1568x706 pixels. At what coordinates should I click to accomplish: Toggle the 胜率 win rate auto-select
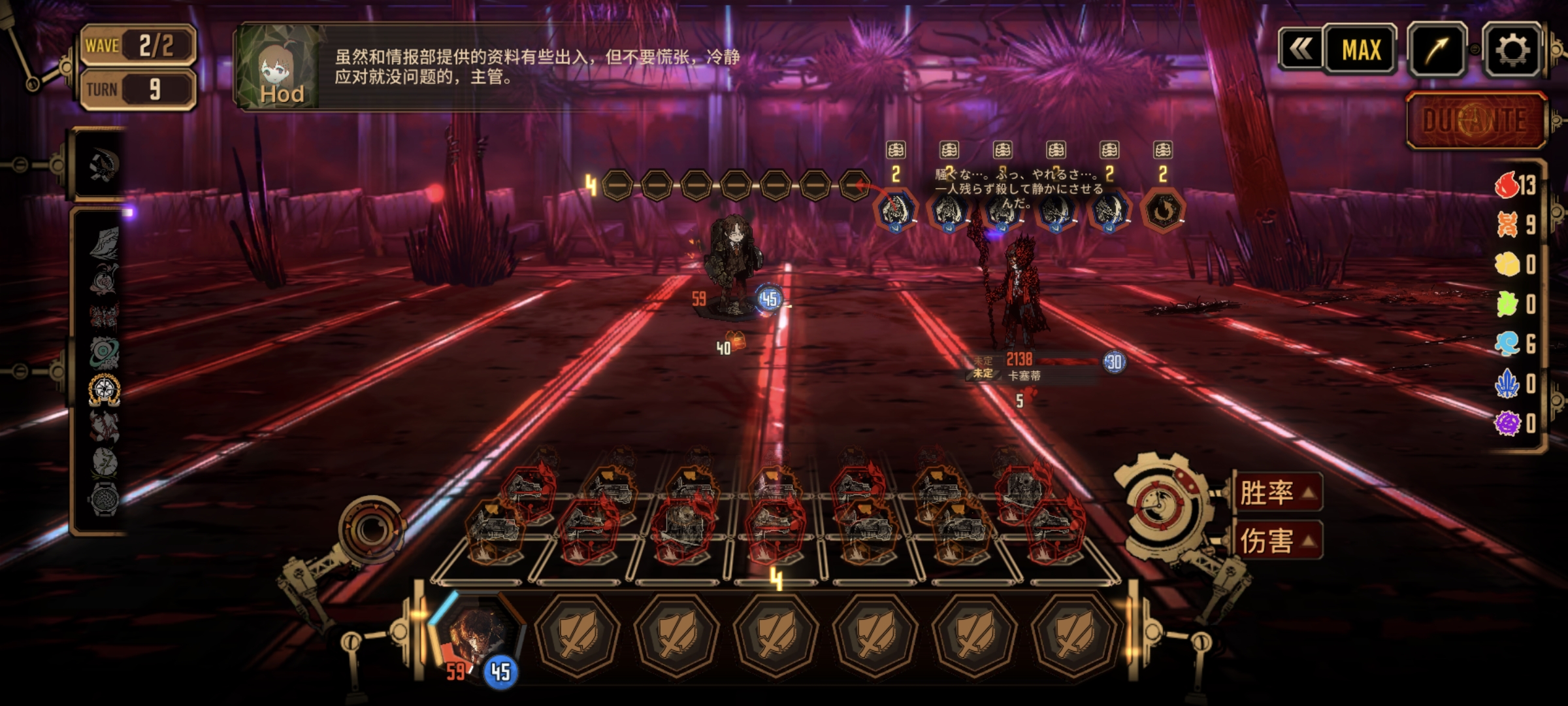(1277, 492)
